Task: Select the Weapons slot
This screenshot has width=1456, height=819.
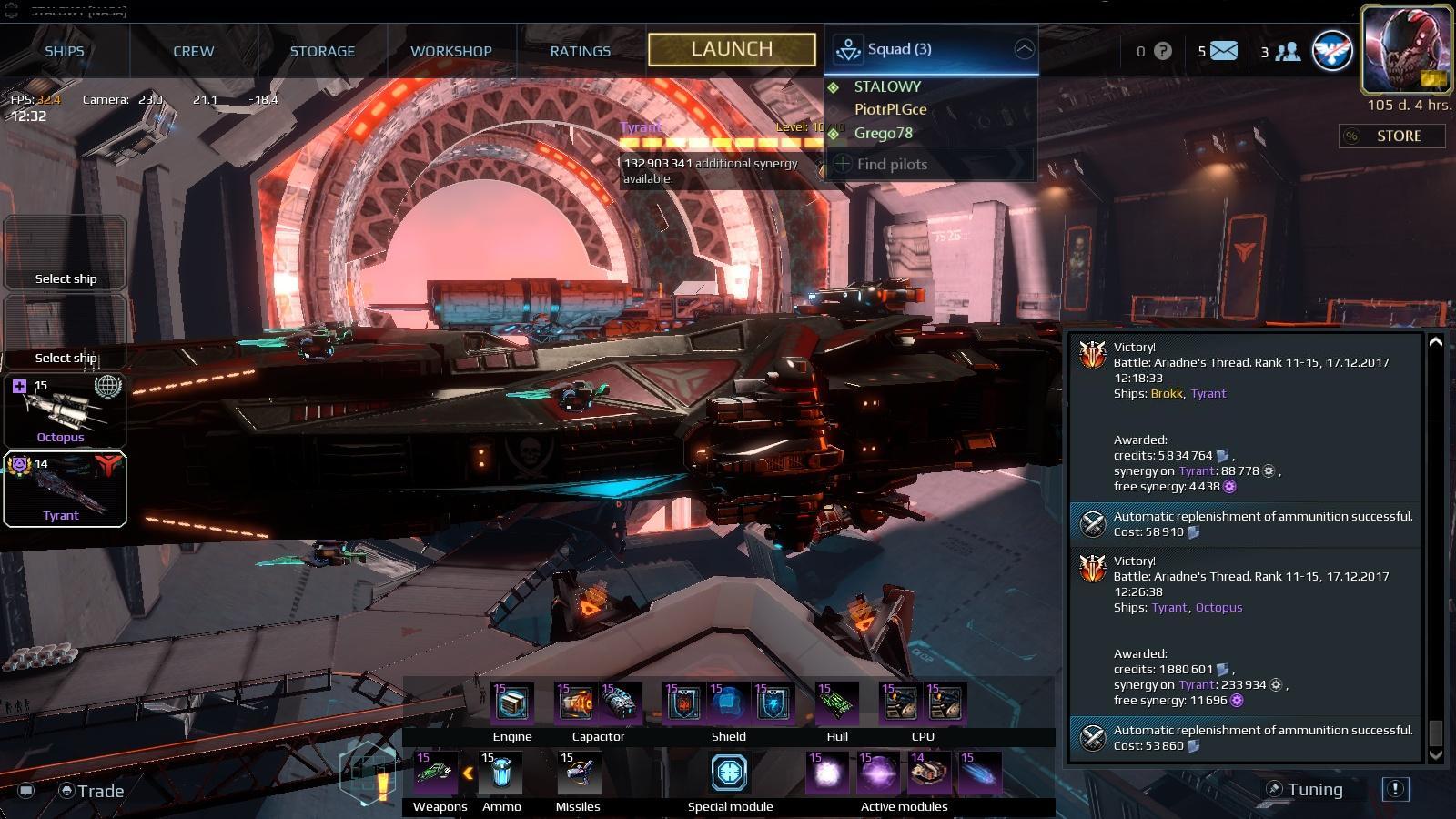Action: pos(436,773)
